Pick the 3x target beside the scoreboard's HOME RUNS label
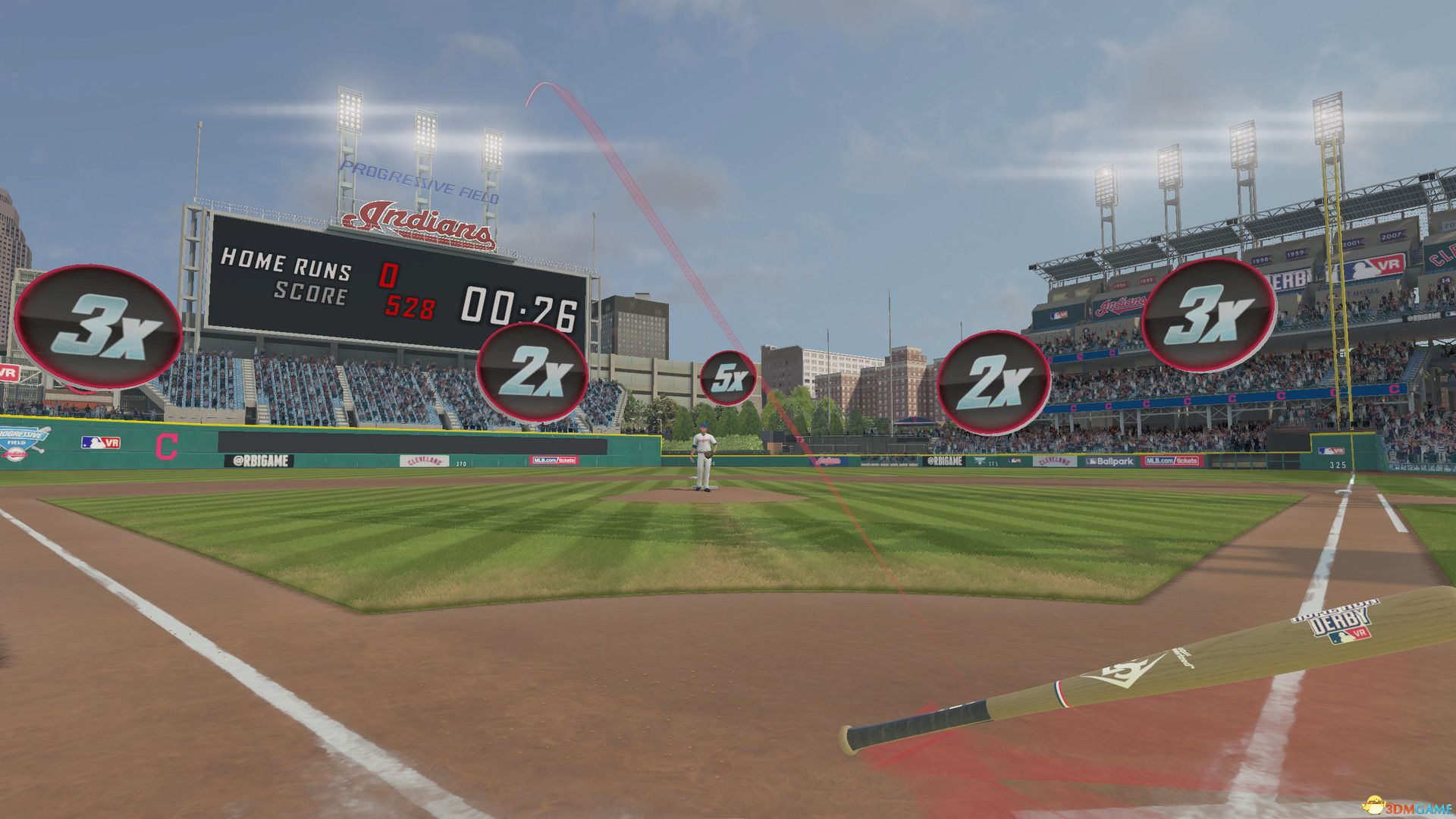 [x=98, y=327]
